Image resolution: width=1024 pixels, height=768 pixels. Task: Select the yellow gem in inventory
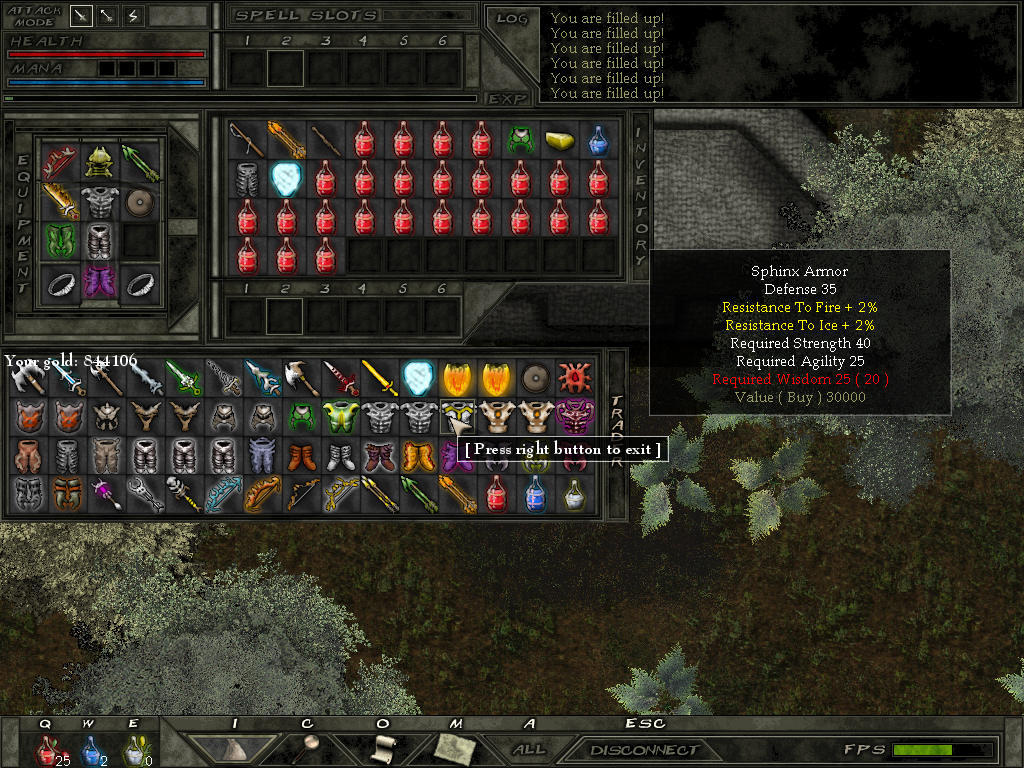click(x=559, y=140)
